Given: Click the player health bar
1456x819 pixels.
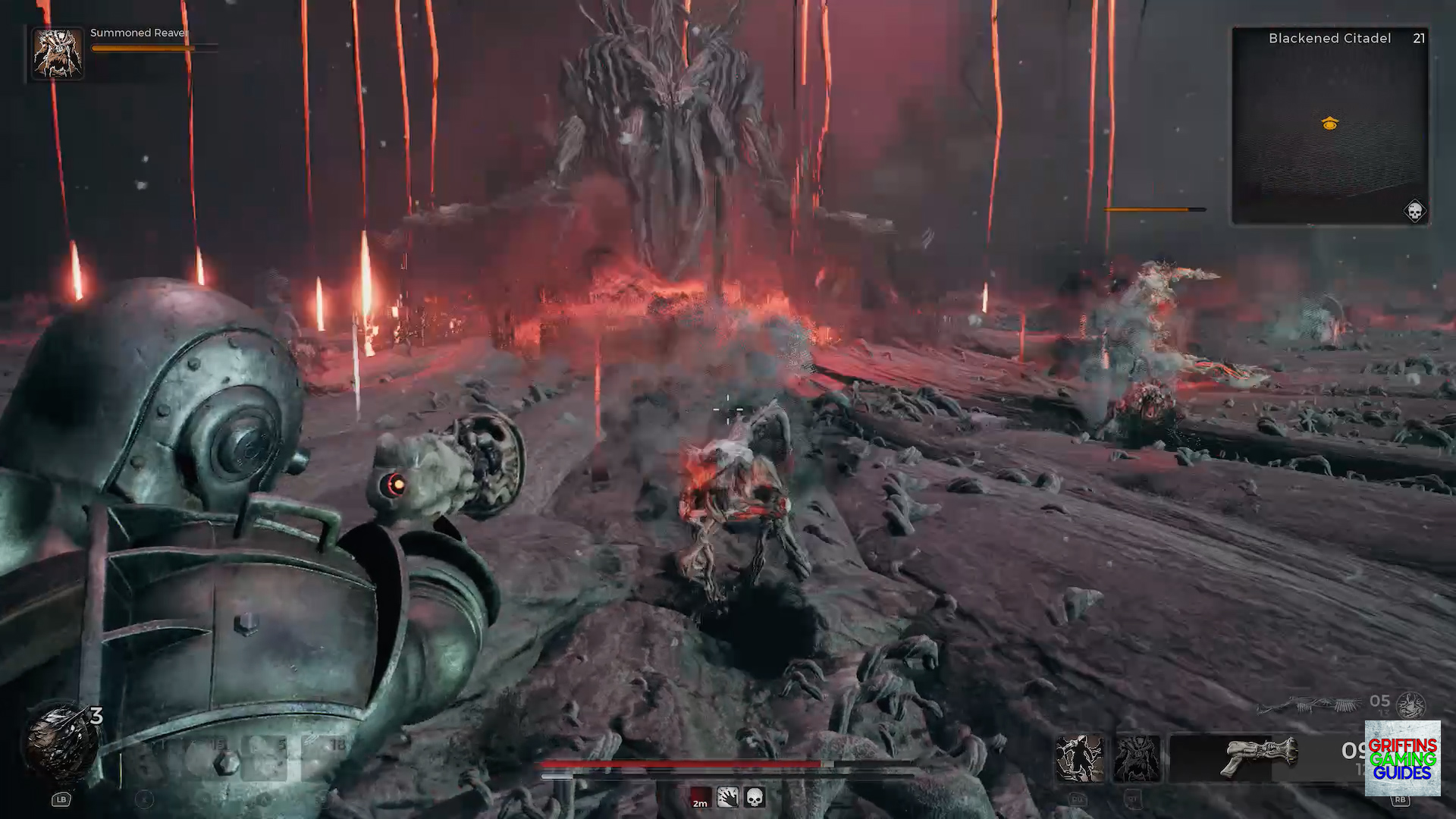Looking at the screenshot, I should pos(682,764).
